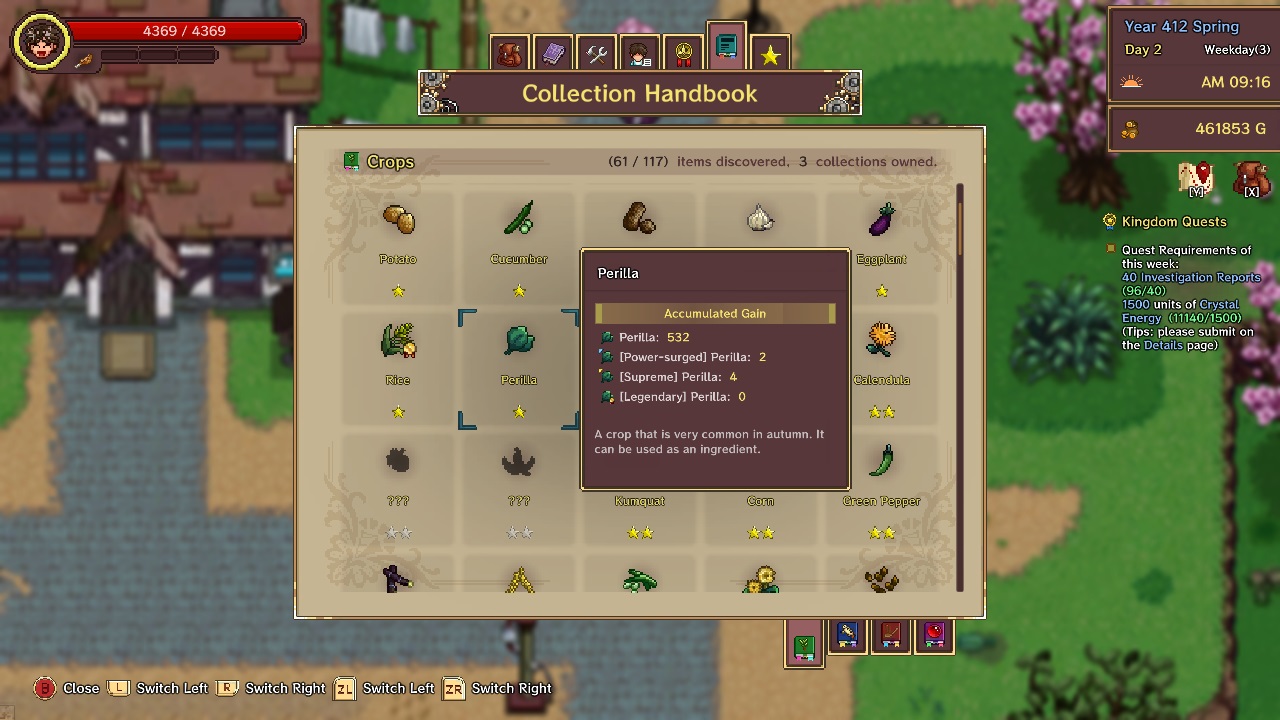Click the Eggplant collection entry
1280x720 pixels.
[x=881, y=220]
